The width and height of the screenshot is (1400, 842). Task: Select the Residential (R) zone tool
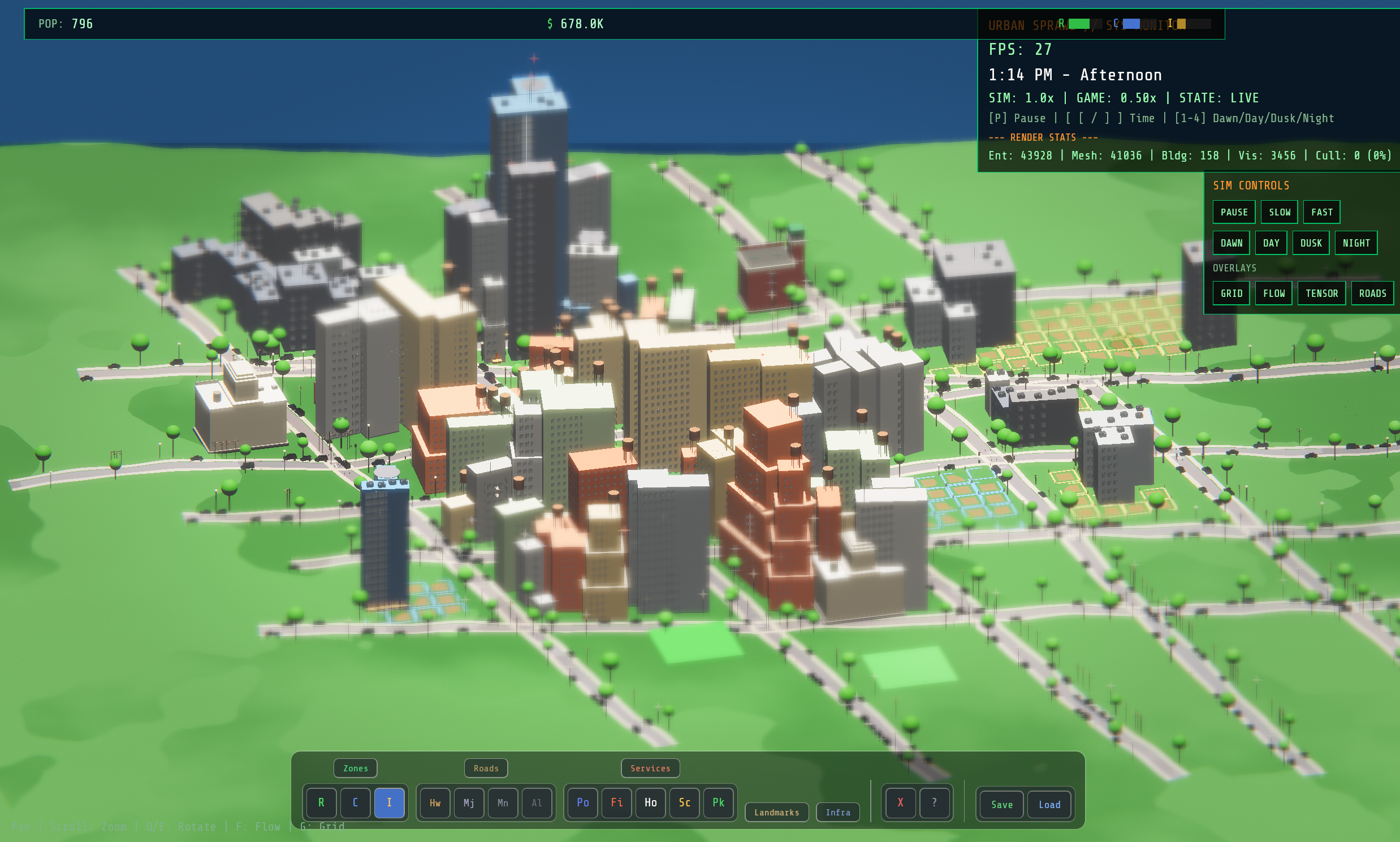[321, 803]
